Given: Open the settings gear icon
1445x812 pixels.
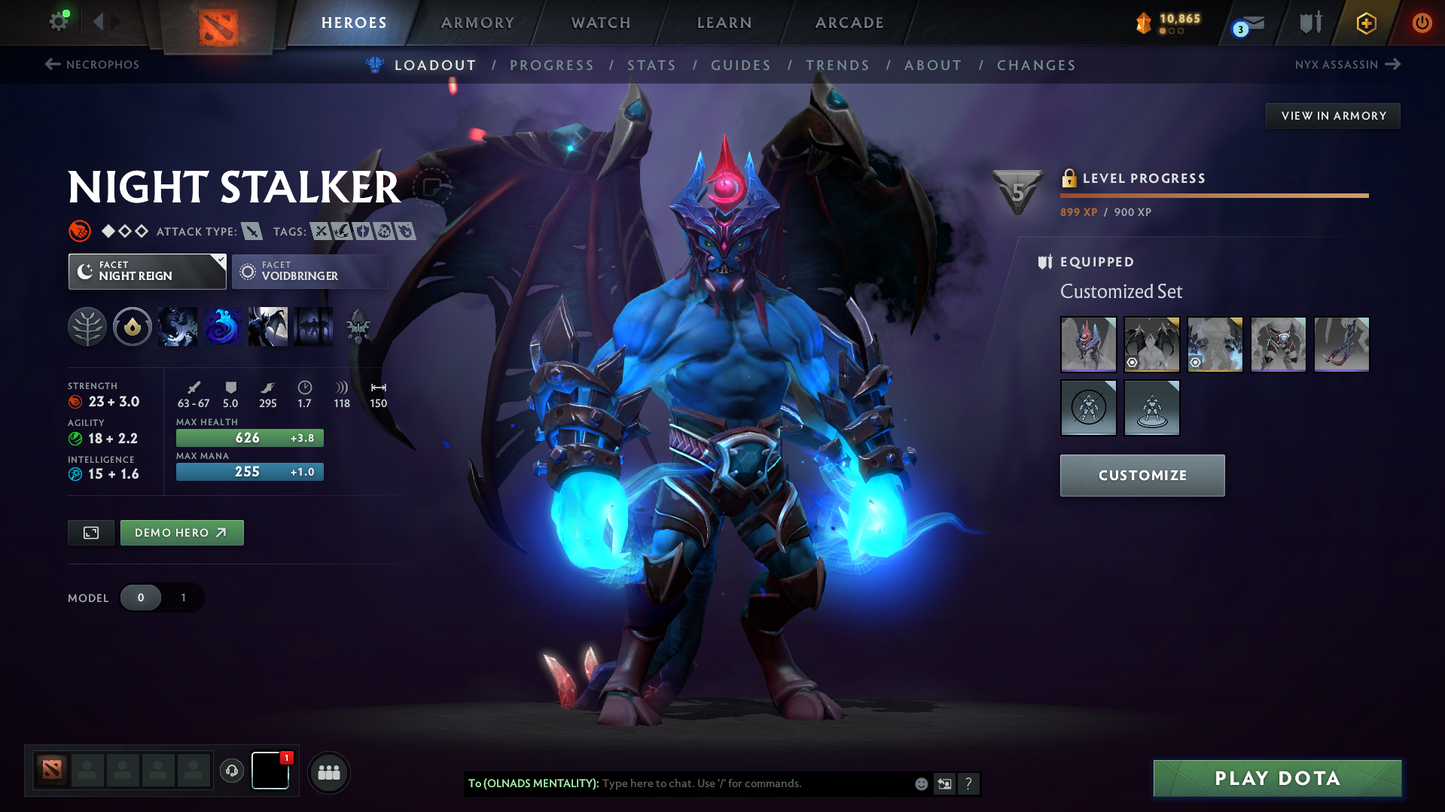Looking at the screenshot, I should 59,21.
